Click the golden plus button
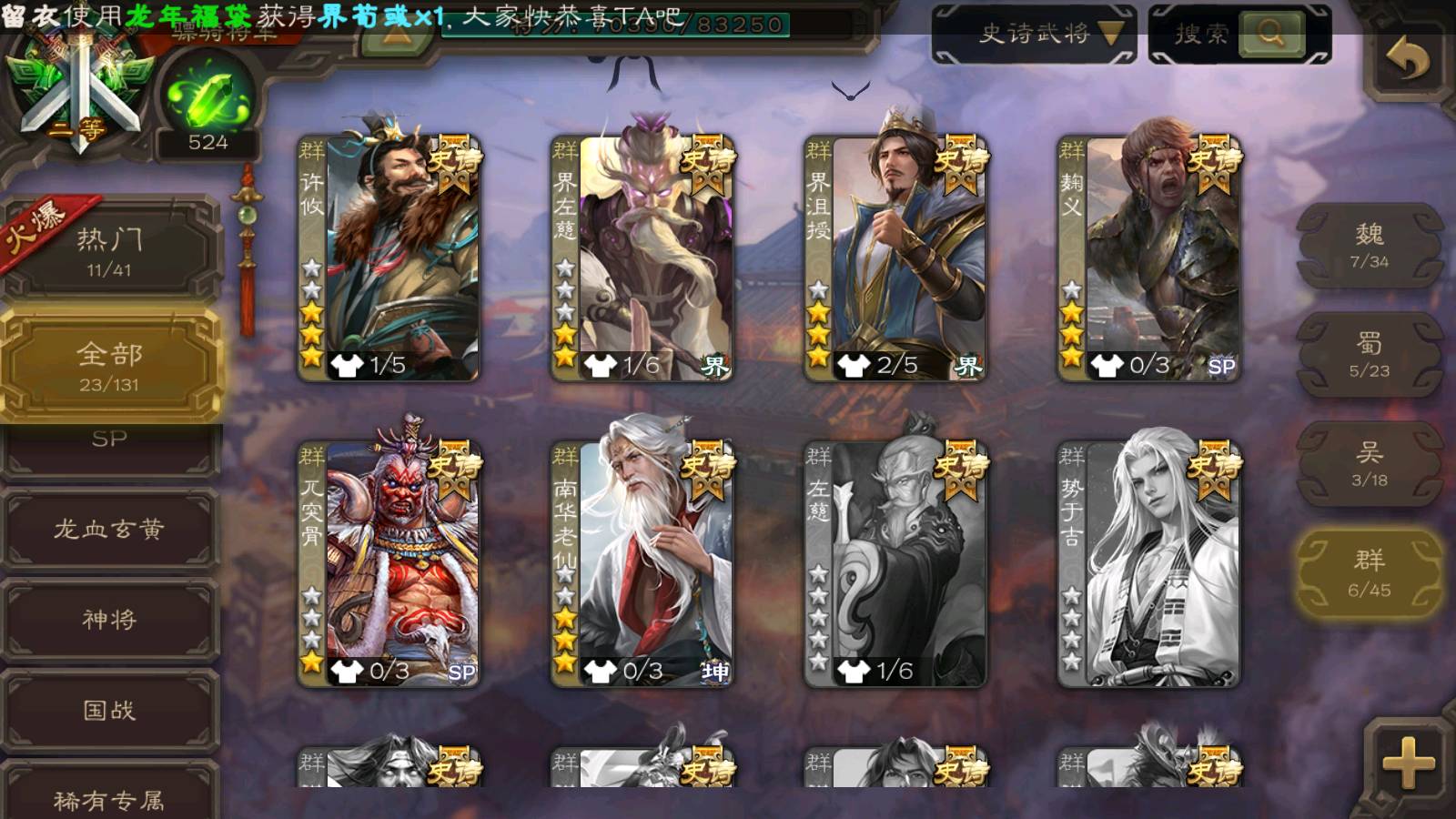The width and height of the screenshot is (1456, 819). point(1407,763)
